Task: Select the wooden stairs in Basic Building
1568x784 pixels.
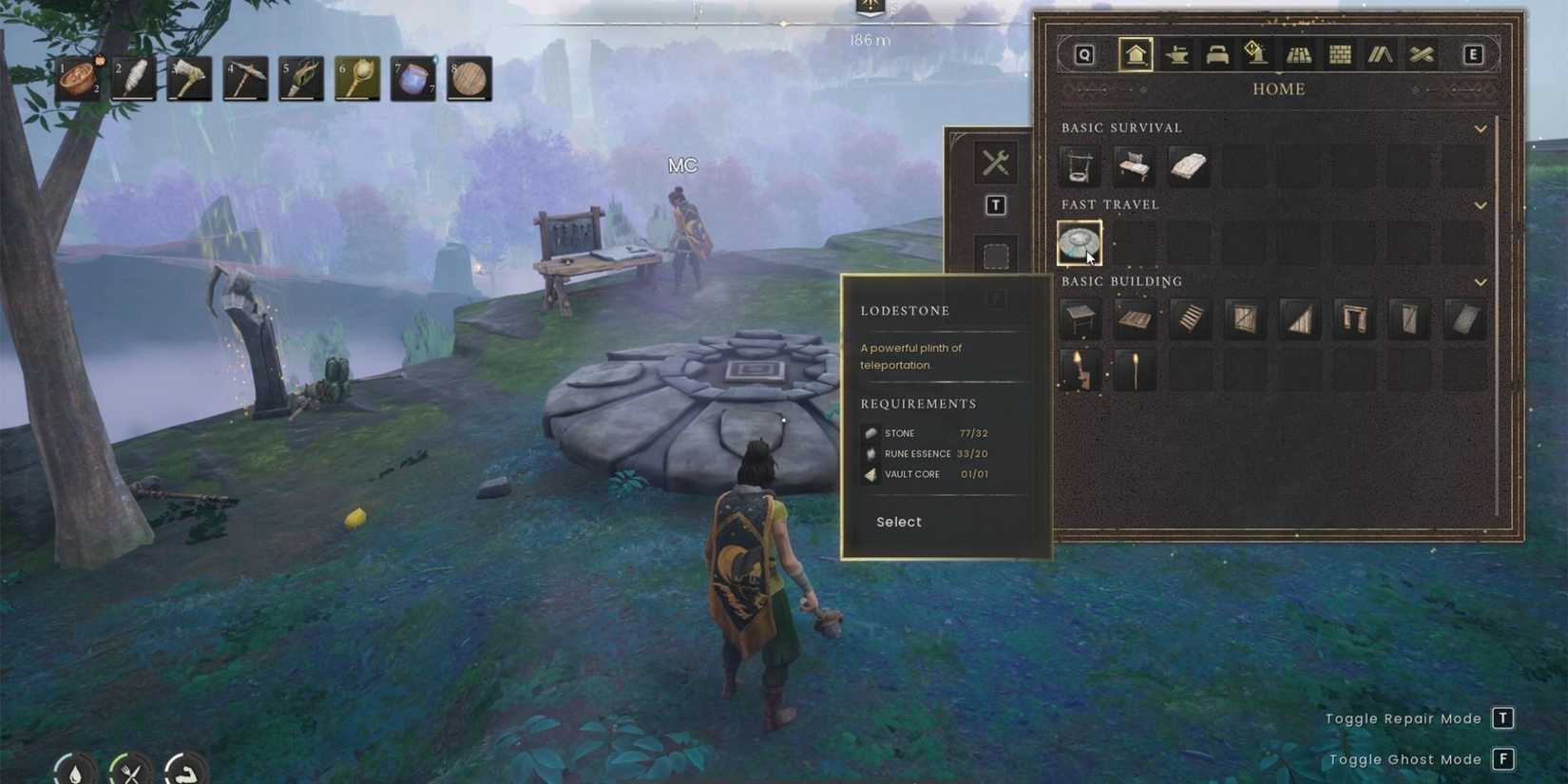Action: point(1190,319)
